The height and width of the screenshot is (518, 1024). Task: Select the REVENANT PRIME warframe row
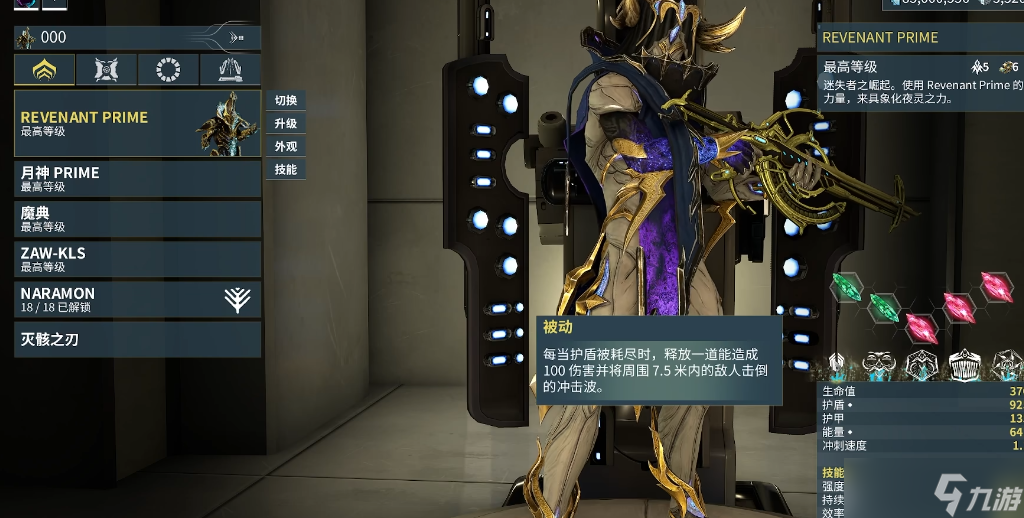click(137, 123)
